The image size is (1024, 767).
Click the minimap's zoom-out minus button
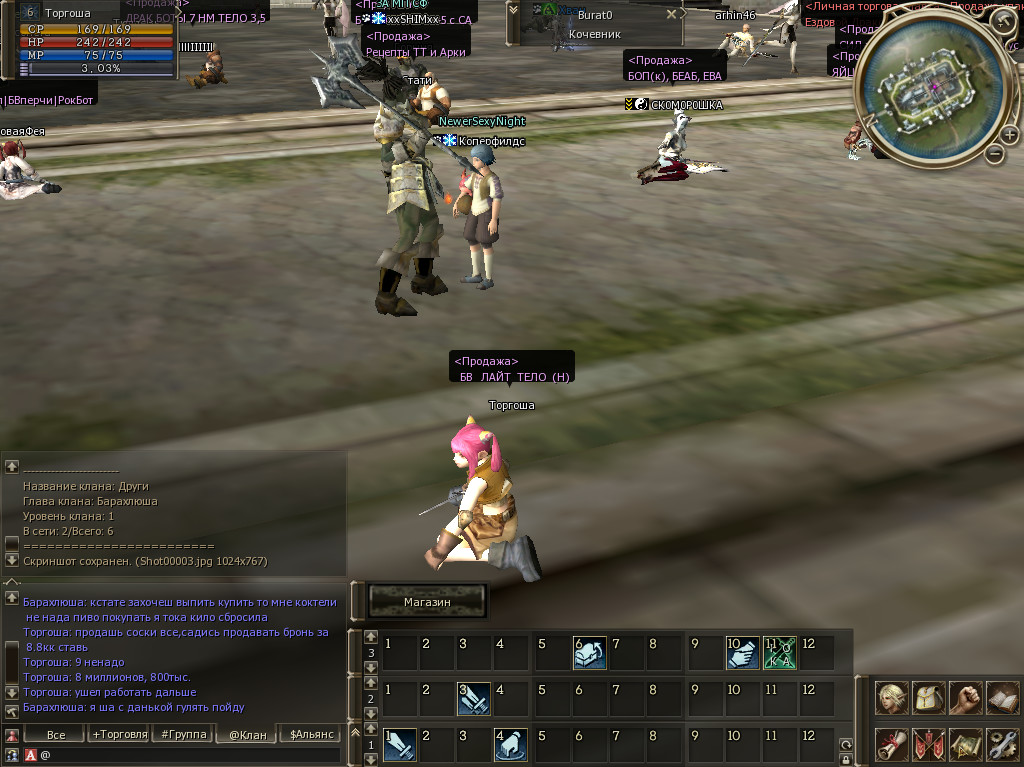click(x=995, y=153)
